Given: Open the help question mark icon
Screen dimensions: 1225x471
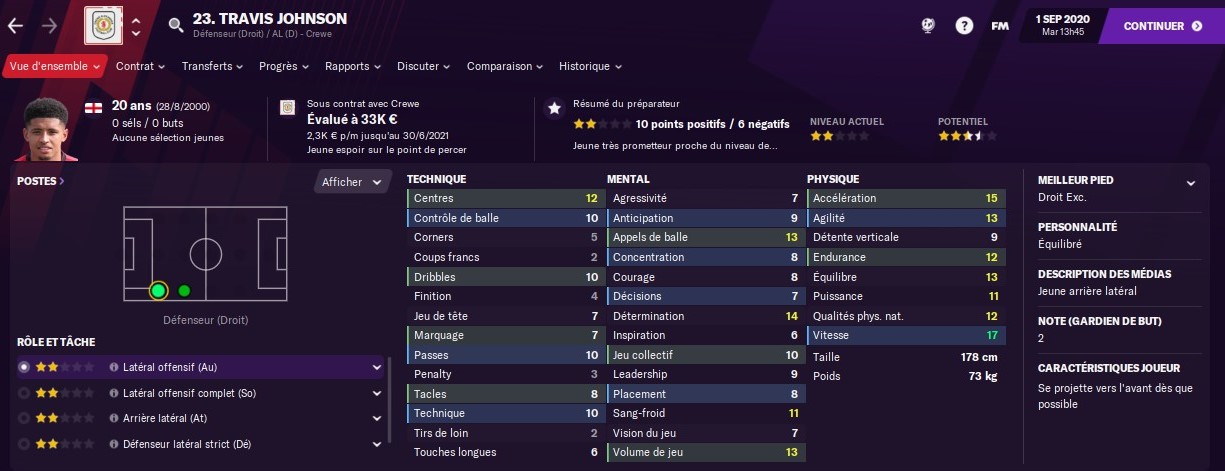Looking at the screenshot, I should 964,26.
